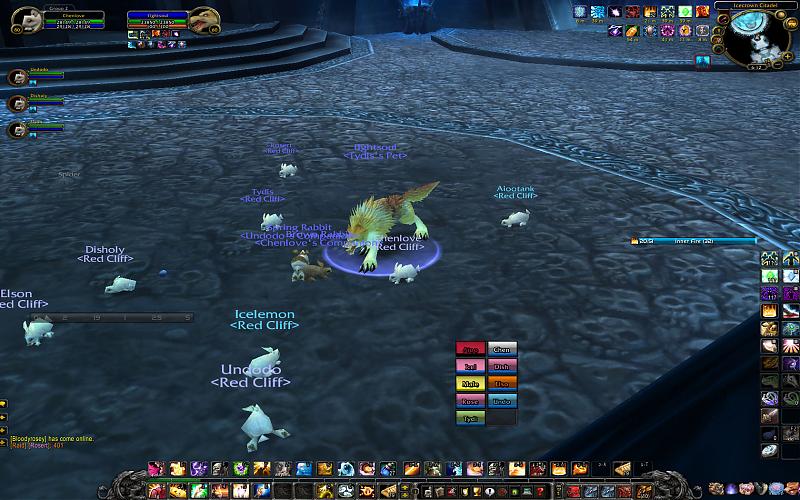The height and width of the screenshot is (500, 800).
Task: Pick the pink Icel raid frame
Action: click(x=471, y=367)
